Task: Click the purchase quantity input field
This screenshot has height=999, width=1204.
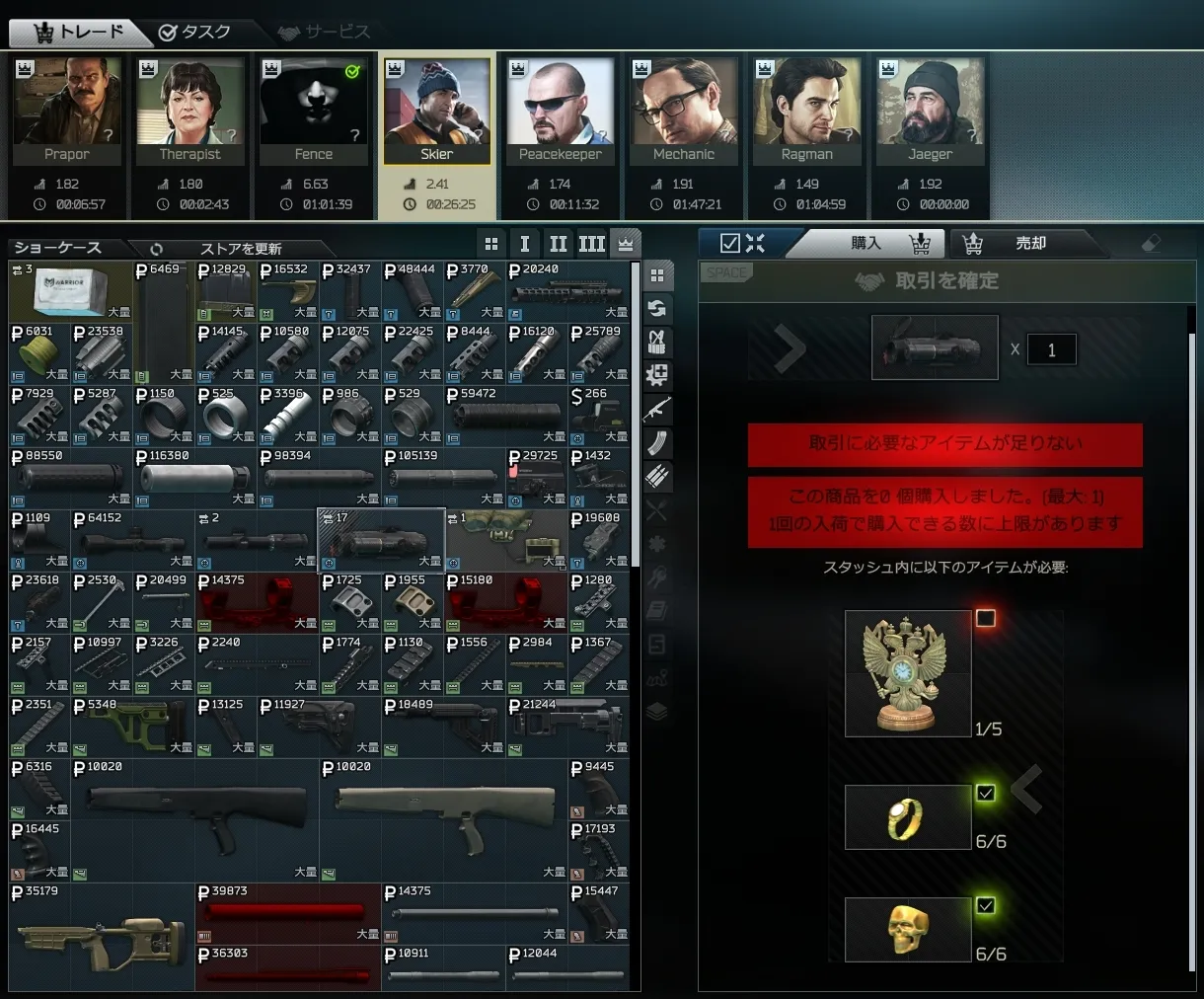Action: (x=1051, y=349)
